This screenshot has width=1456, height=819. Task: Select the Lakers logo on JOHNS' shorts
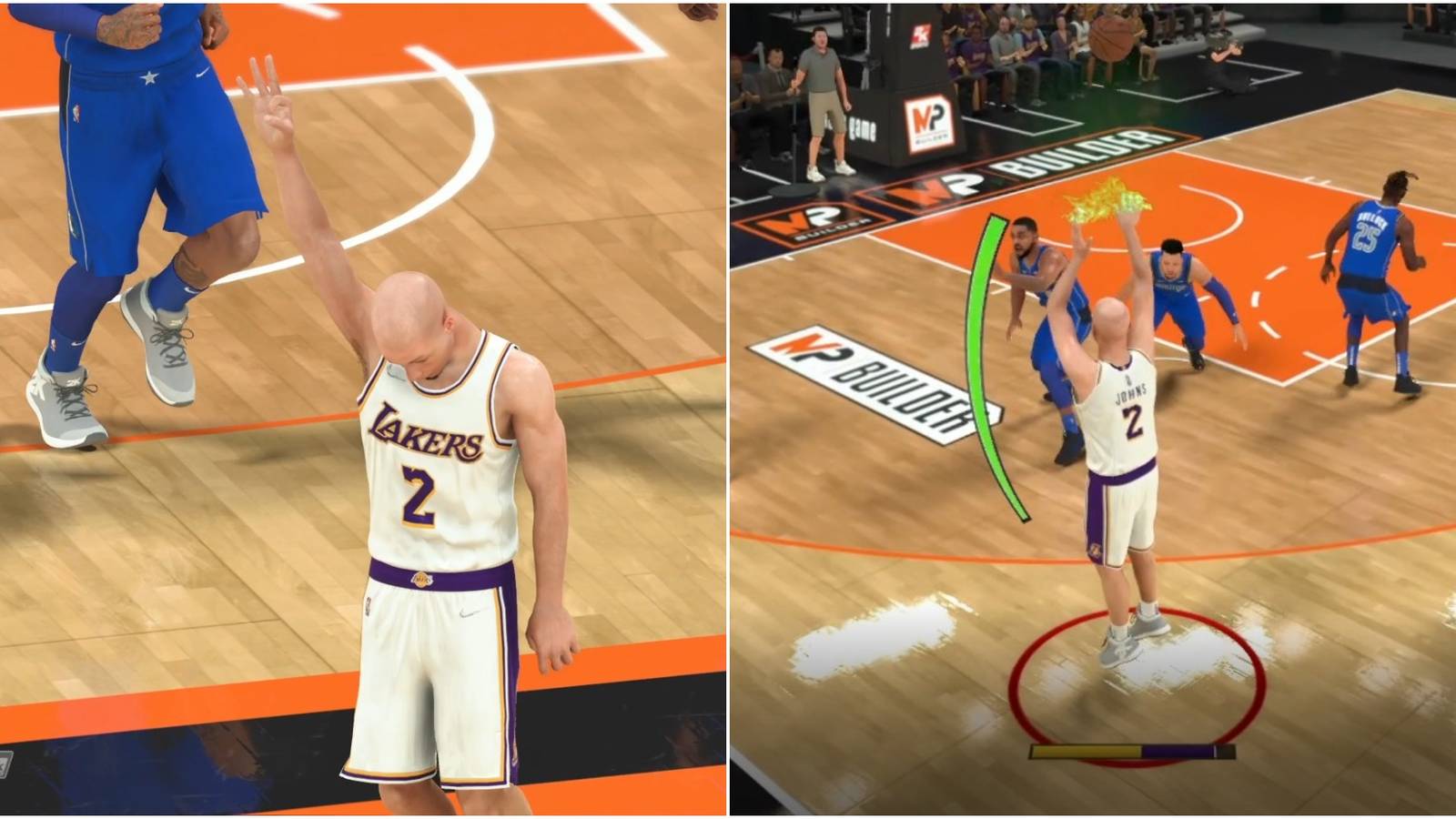(x=1097, y=551)
